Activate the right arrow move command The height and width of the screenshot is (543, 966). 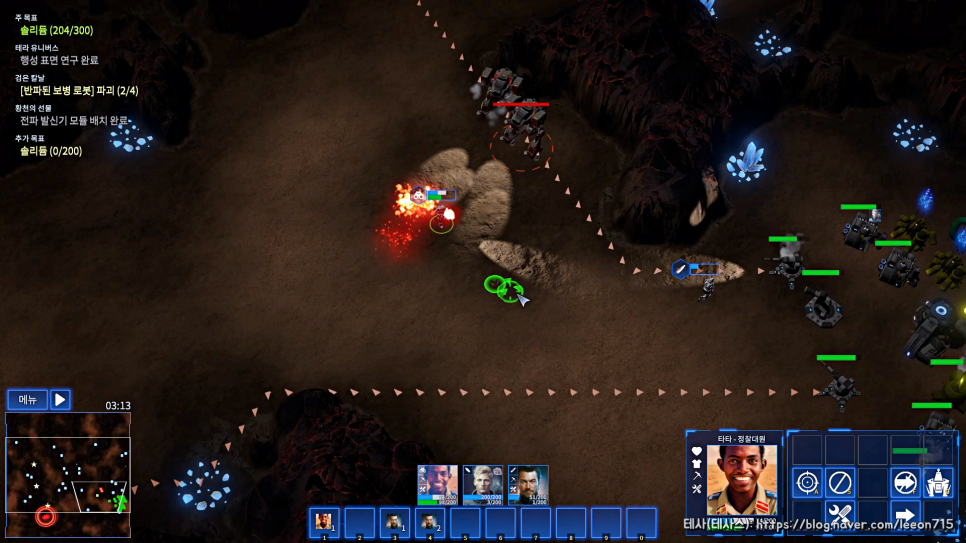[905, 516]
